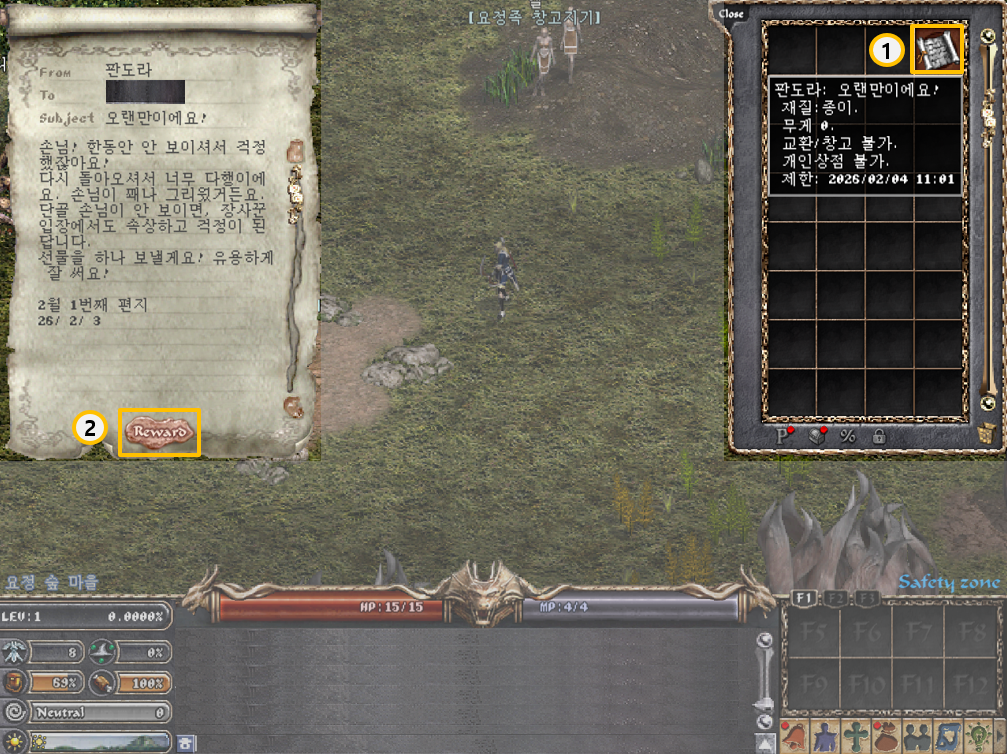Claim the letter's Reward button
Image resolution: width=1007 pixels, height=754 pixels.
click(x=160, y=432)
